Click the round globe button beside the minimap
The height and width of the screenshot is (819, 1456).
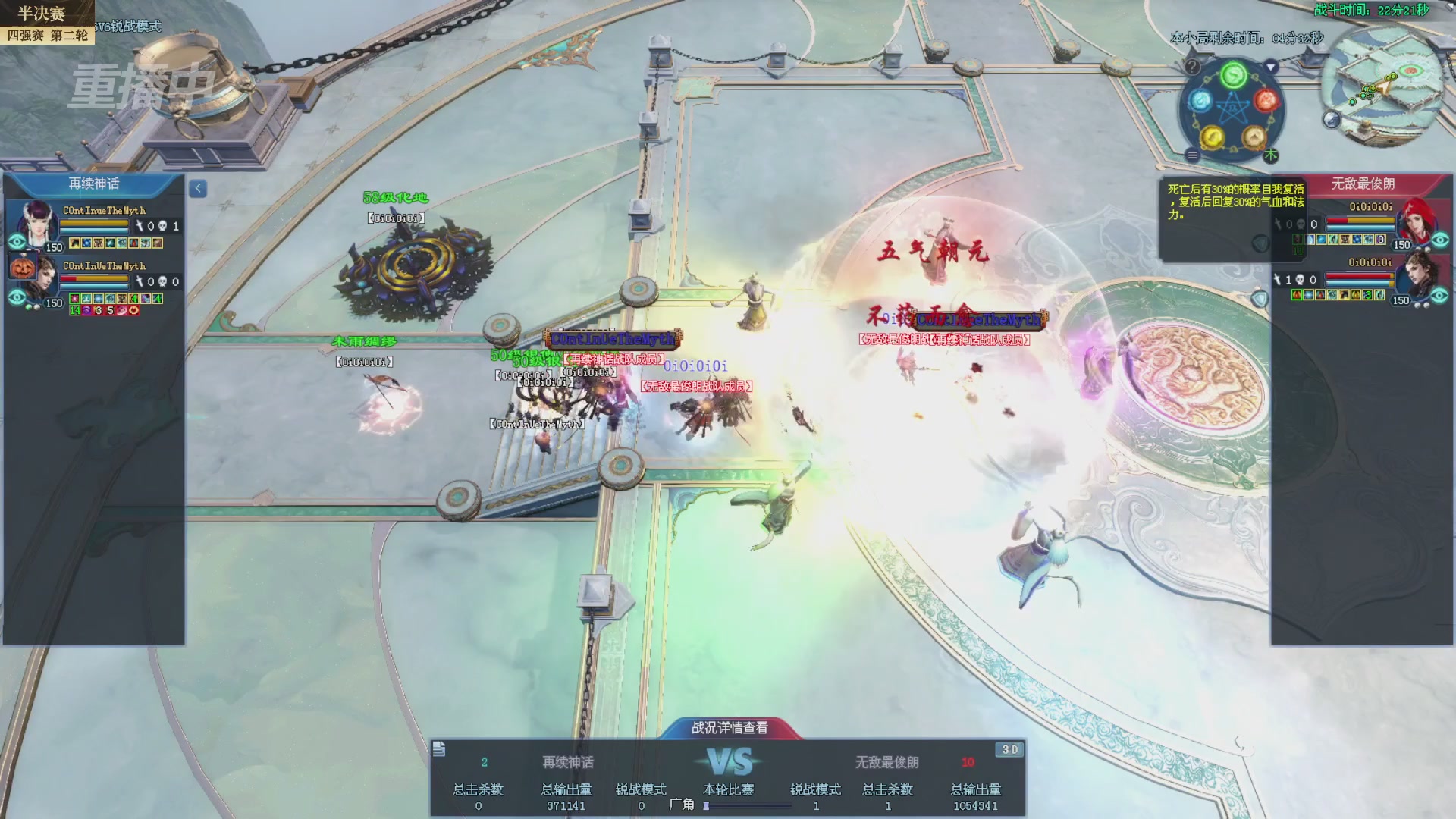(1332, 119)
